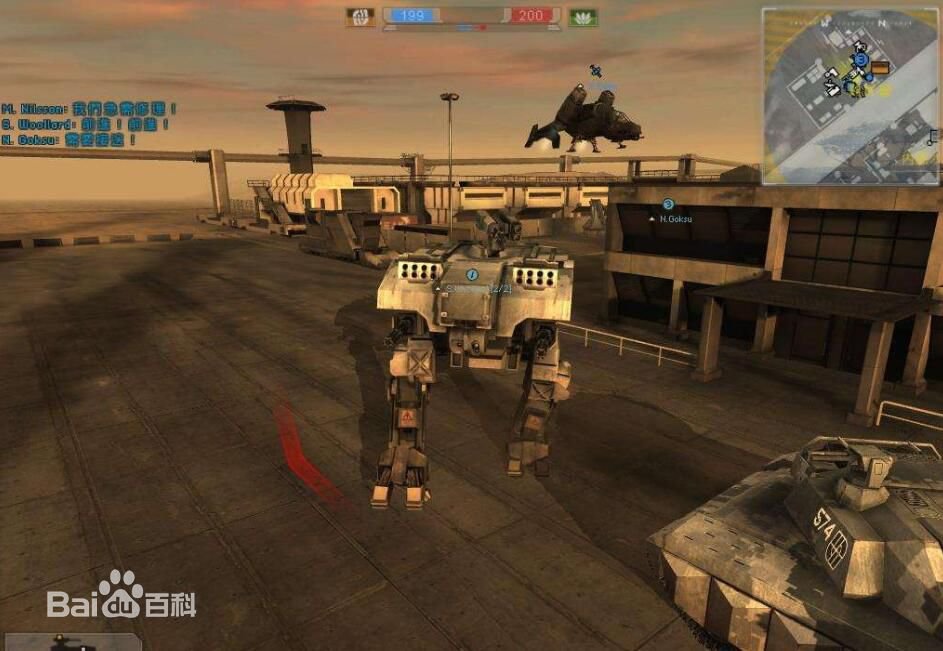This screenshot has width=943, height=651.
Task: Select the green PAC team emblem icon
Action: click(x=582, y=17)
